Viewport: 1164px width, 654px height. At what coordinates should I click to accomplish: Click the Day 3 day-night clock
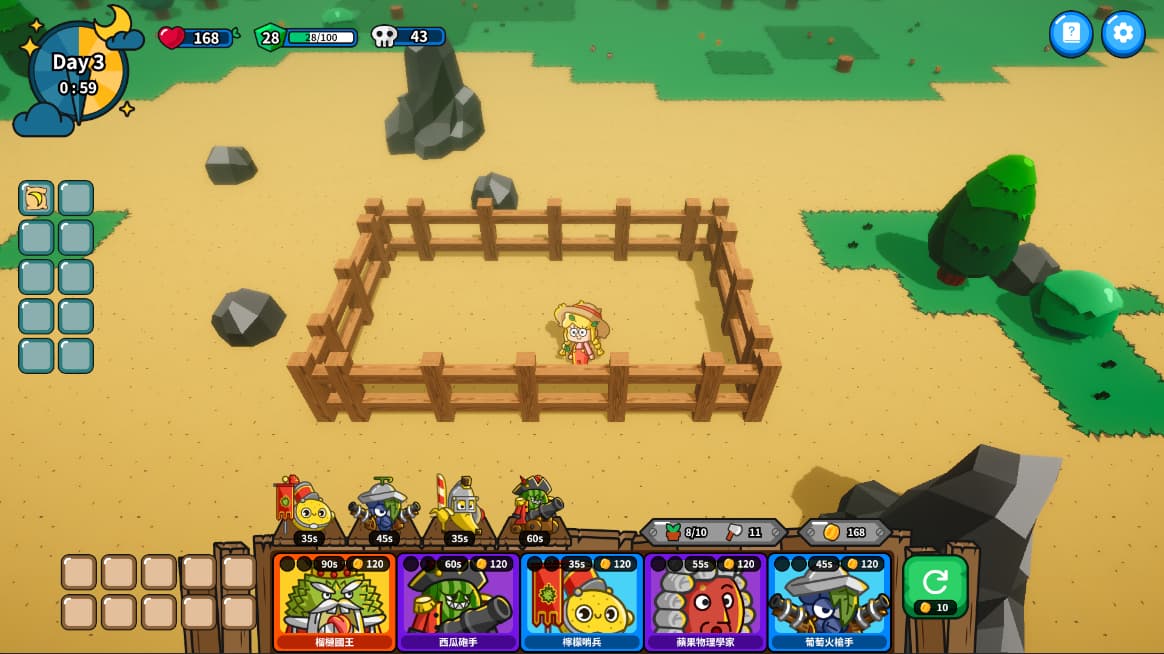coord(78,73)
